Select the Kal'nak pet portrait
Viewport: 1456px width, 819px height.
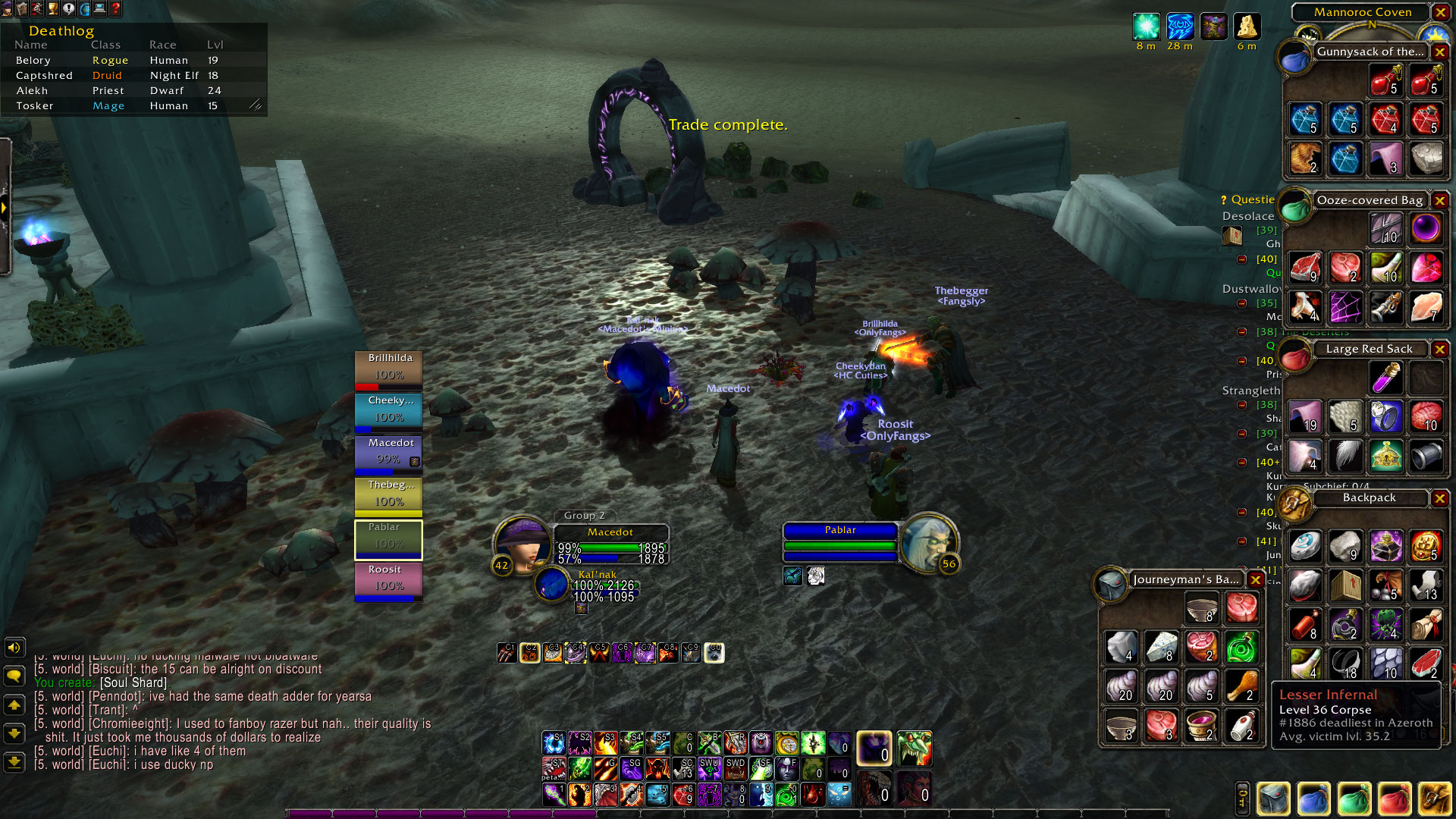552,584
